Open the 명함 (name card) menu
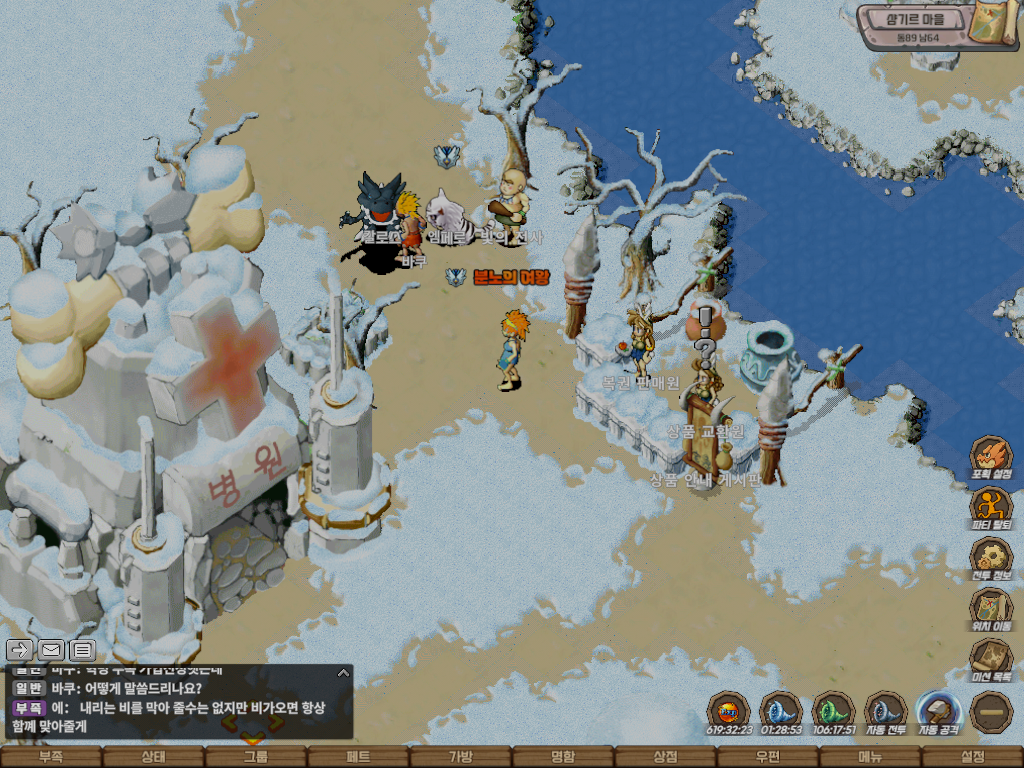This screenshot has height=768, width=1024. [x=563, y=757]
